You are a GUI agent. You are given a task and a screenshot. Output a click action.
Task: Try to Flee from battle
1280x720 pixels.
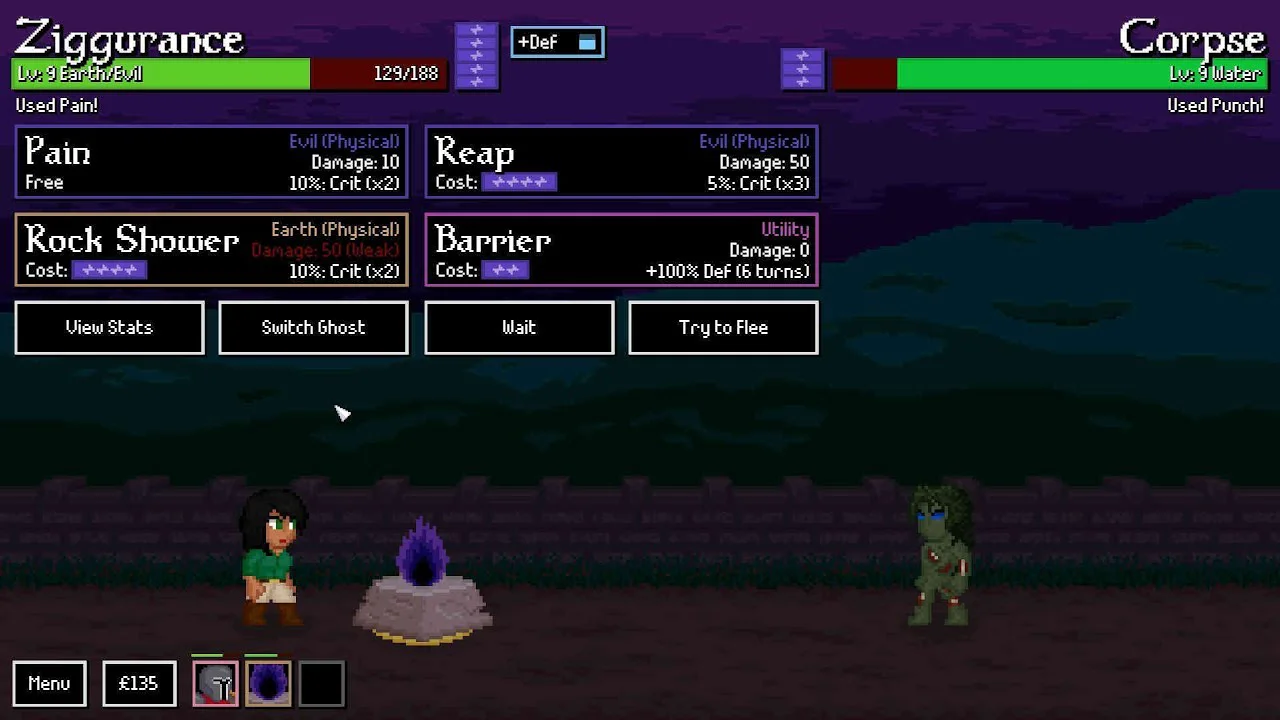click(723, 328)
